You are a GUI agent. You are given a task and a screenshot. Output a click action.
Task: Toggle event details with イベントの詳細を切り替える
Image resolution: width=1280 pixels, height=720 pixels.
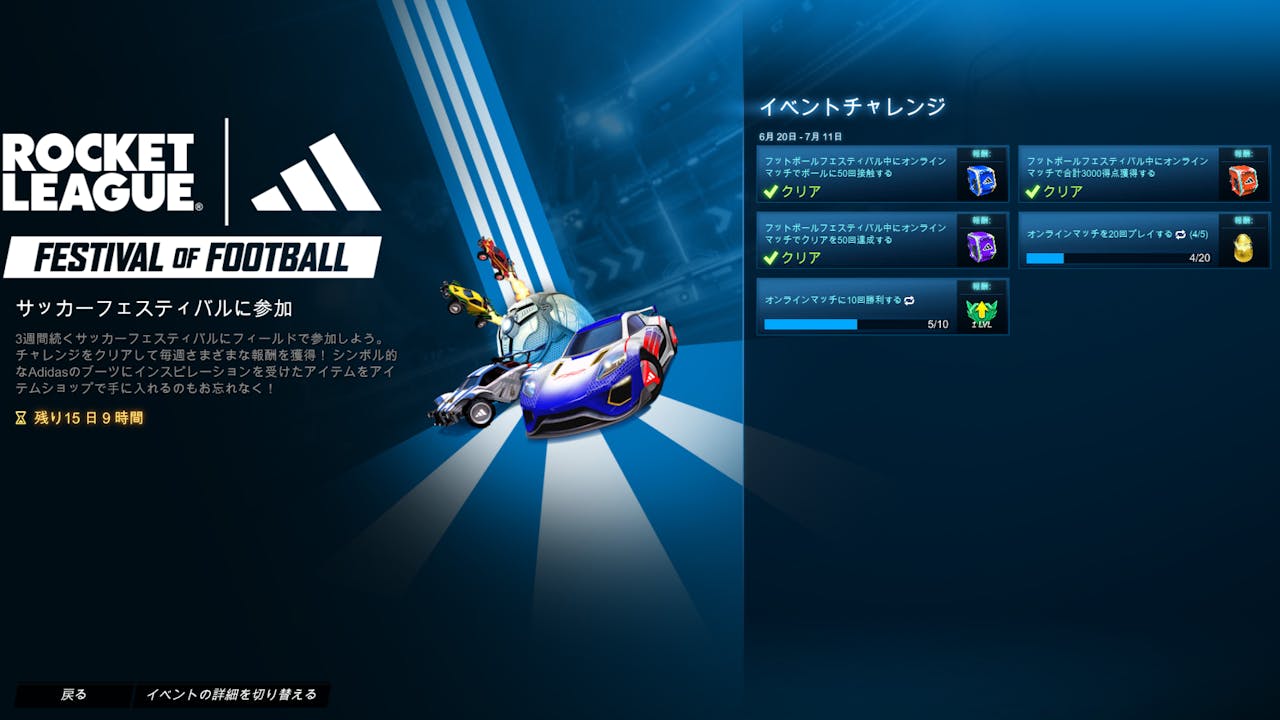(231, 695)
